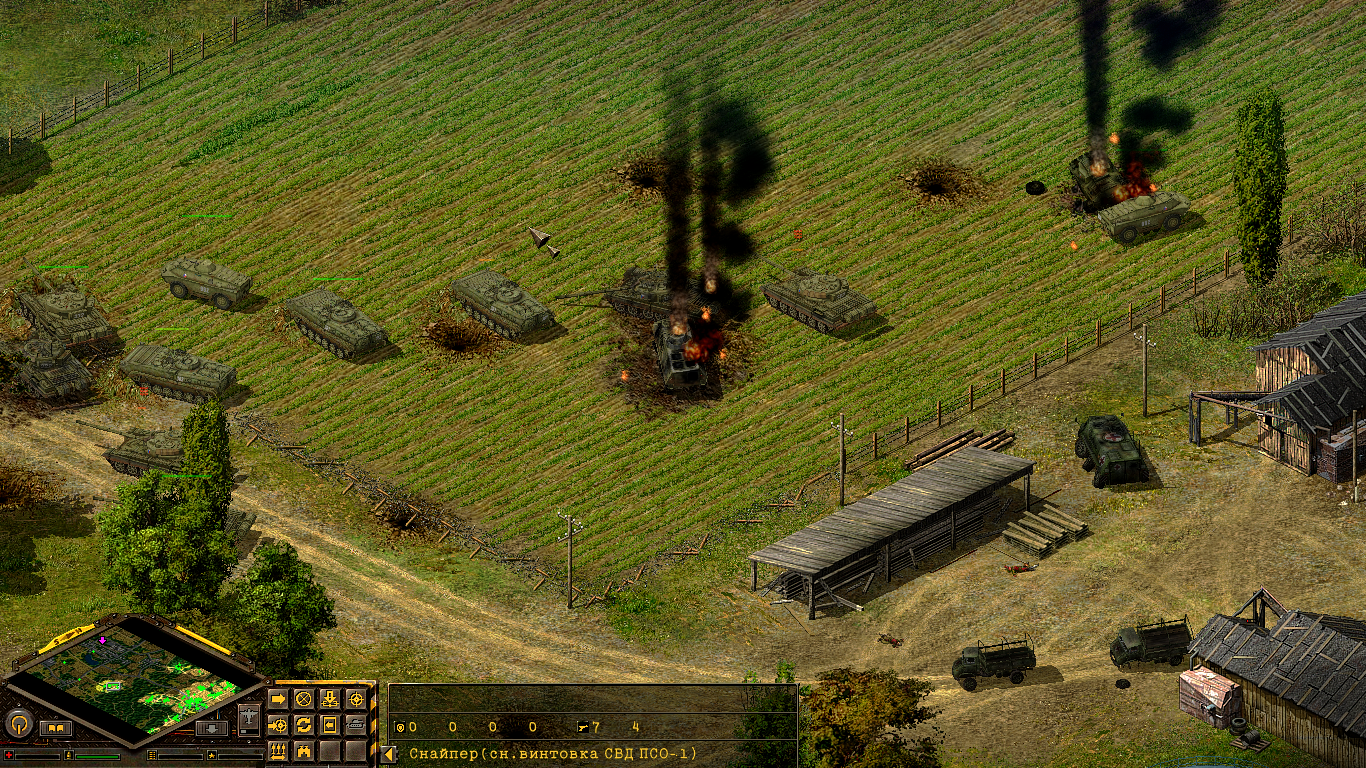Click the targeted-strike crosshair-arrow icon
Screen dimensions: 1366x768
click(279, 725)
